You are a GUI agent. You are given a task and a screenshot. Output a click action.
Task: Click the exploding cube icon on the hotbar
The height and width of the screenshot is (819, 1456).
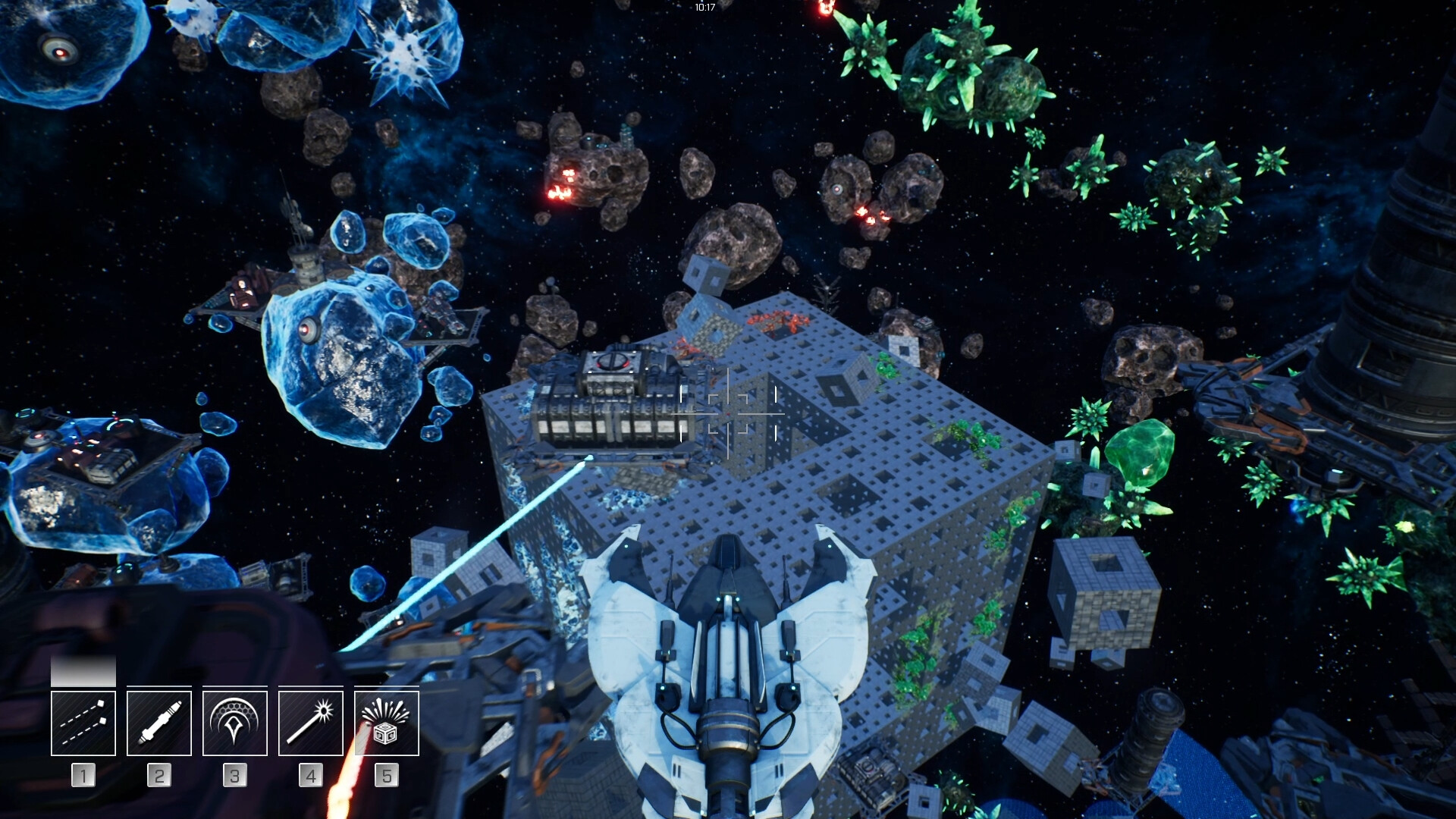388,723
